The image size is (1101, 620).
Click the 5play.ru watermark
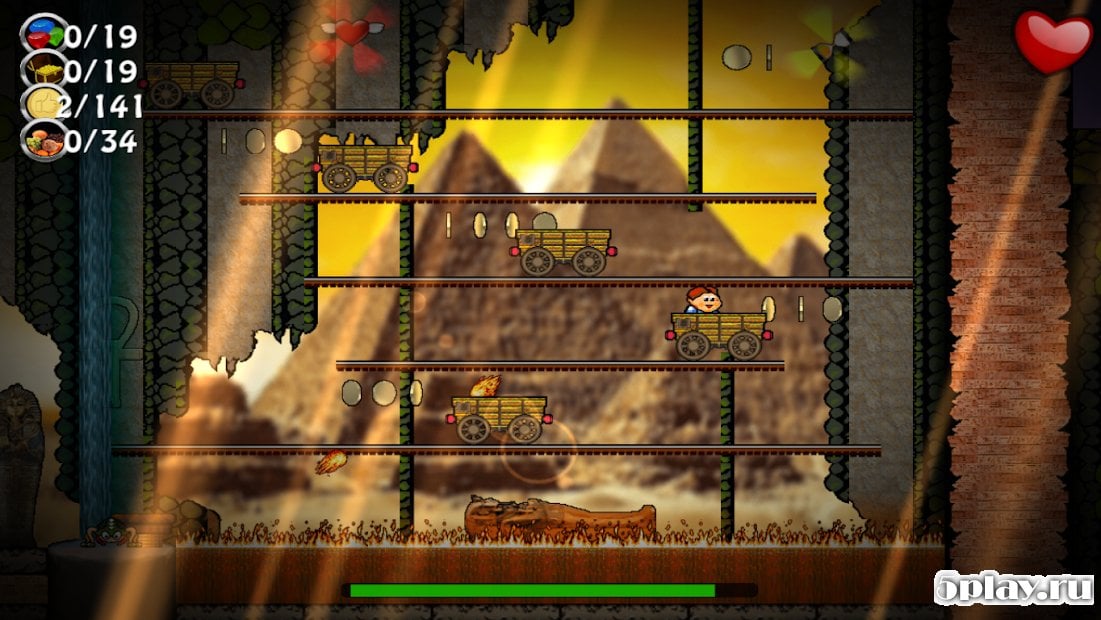pos(1013,589)
